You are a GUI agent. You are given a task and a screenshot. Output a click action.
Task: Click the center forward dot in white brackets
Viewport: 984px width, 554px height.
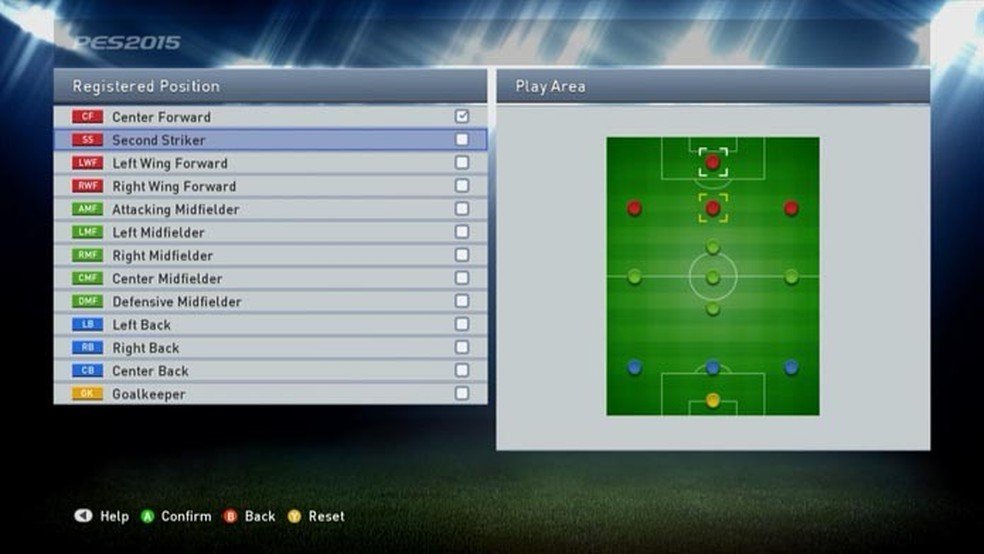point(713,162)
